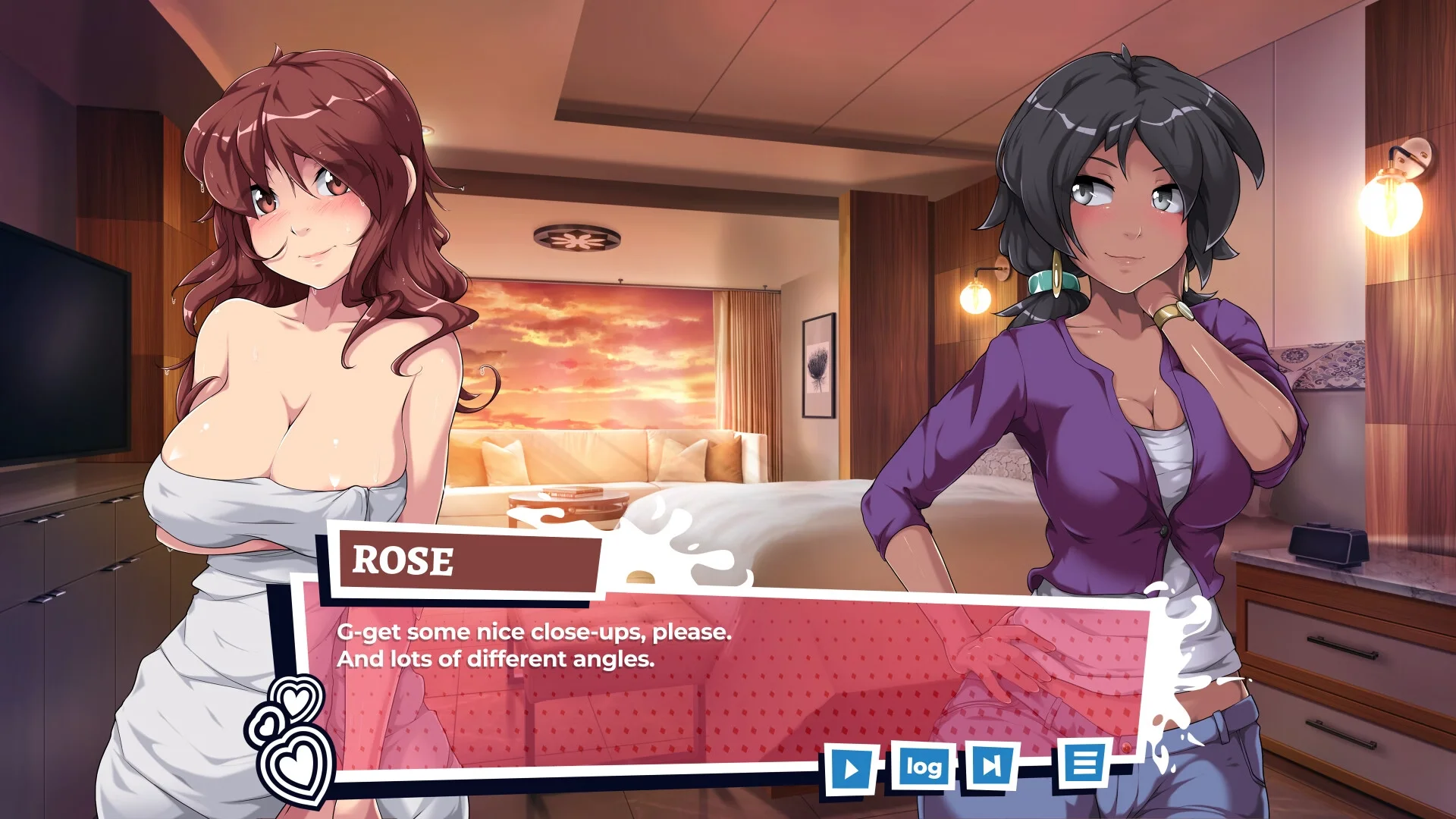Screen dimensions: 1456x819
Task: Open the dialogue log
Action: click(923, 767)
